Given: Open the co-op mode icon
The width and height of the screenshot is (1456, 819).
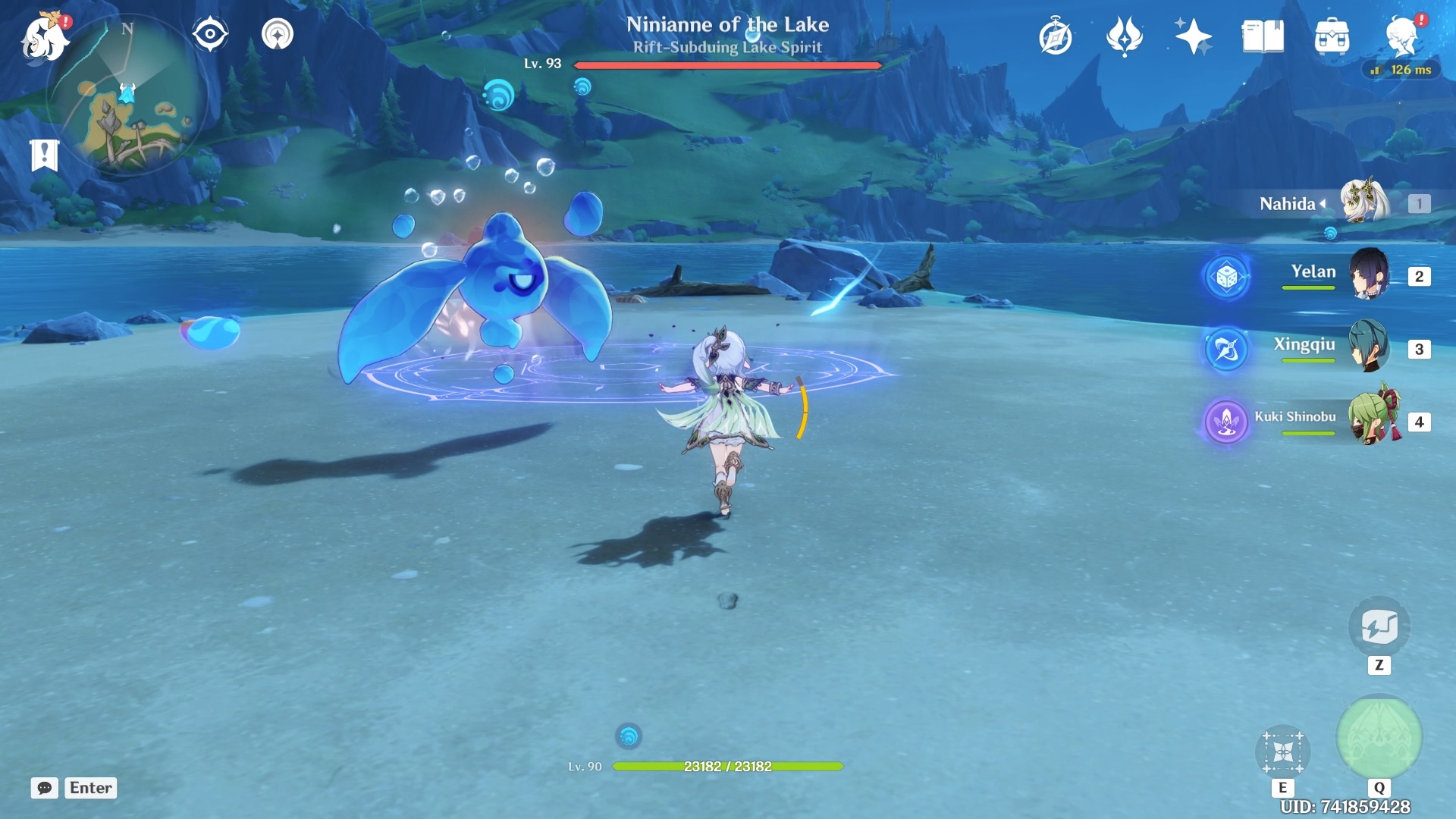Looking at the screenshot, I should tap(278, 34).
